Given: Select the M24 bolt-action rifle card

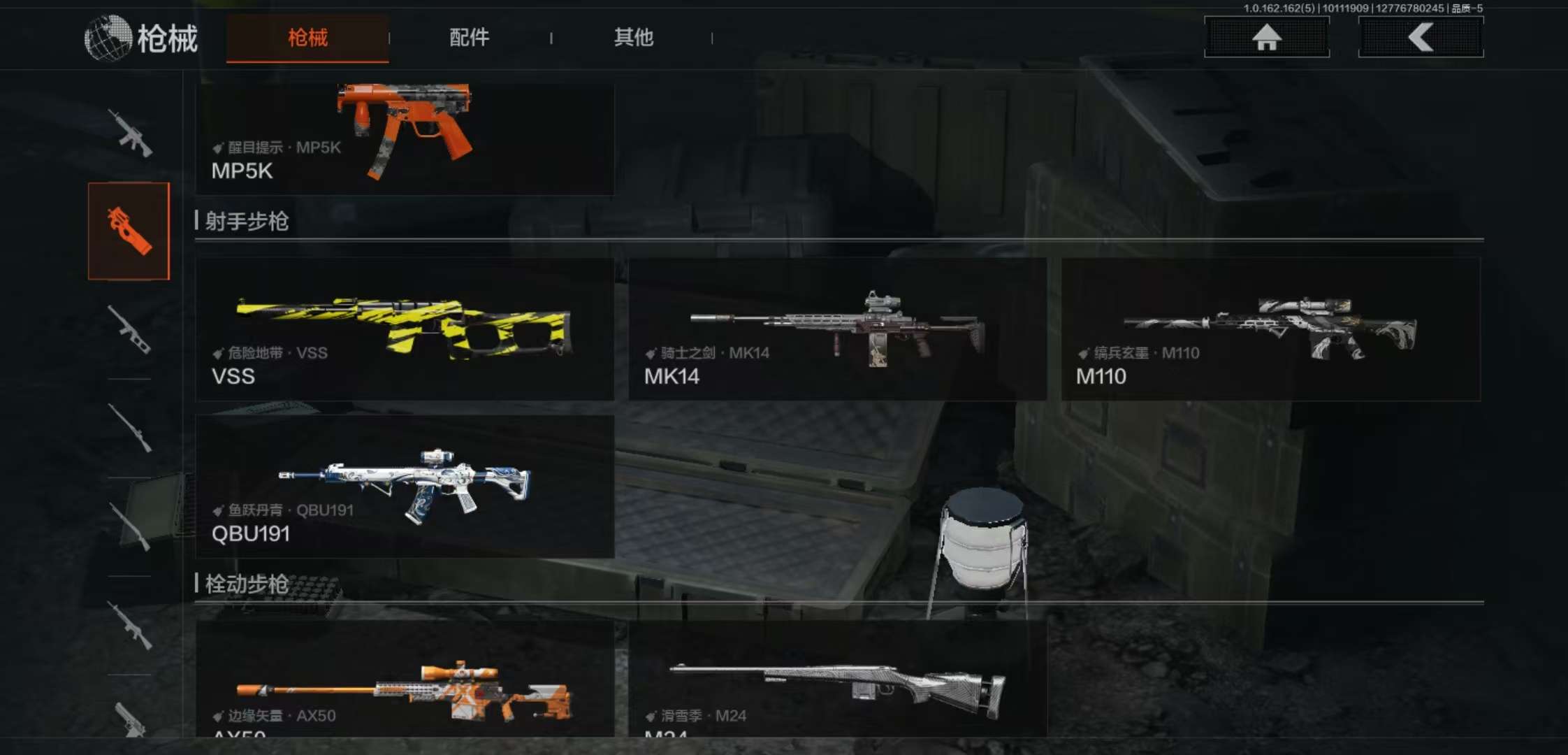Looking at the screenshot, I should coord(837,679).
